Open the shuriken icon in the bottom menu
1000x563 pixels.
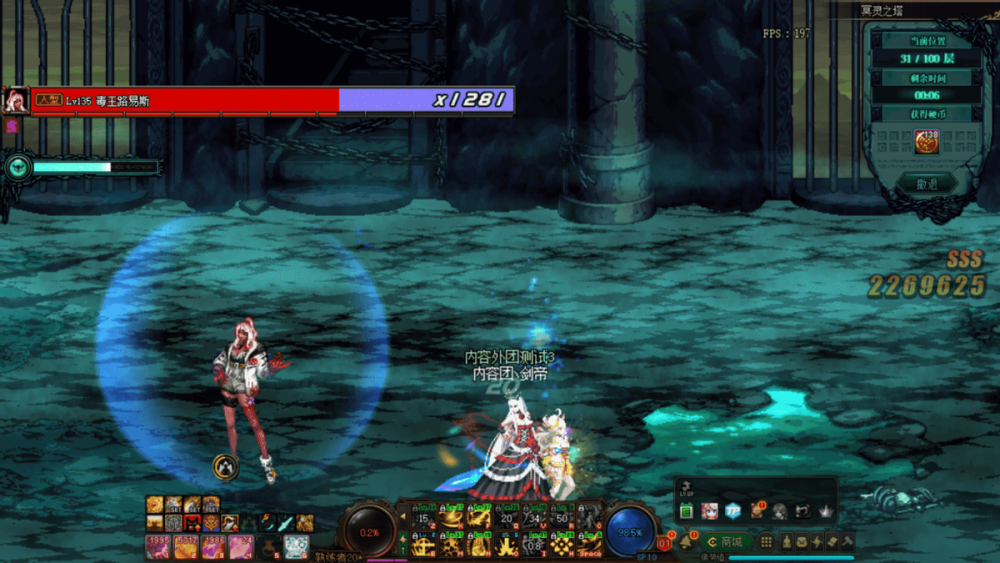click(x=817, y=542)
